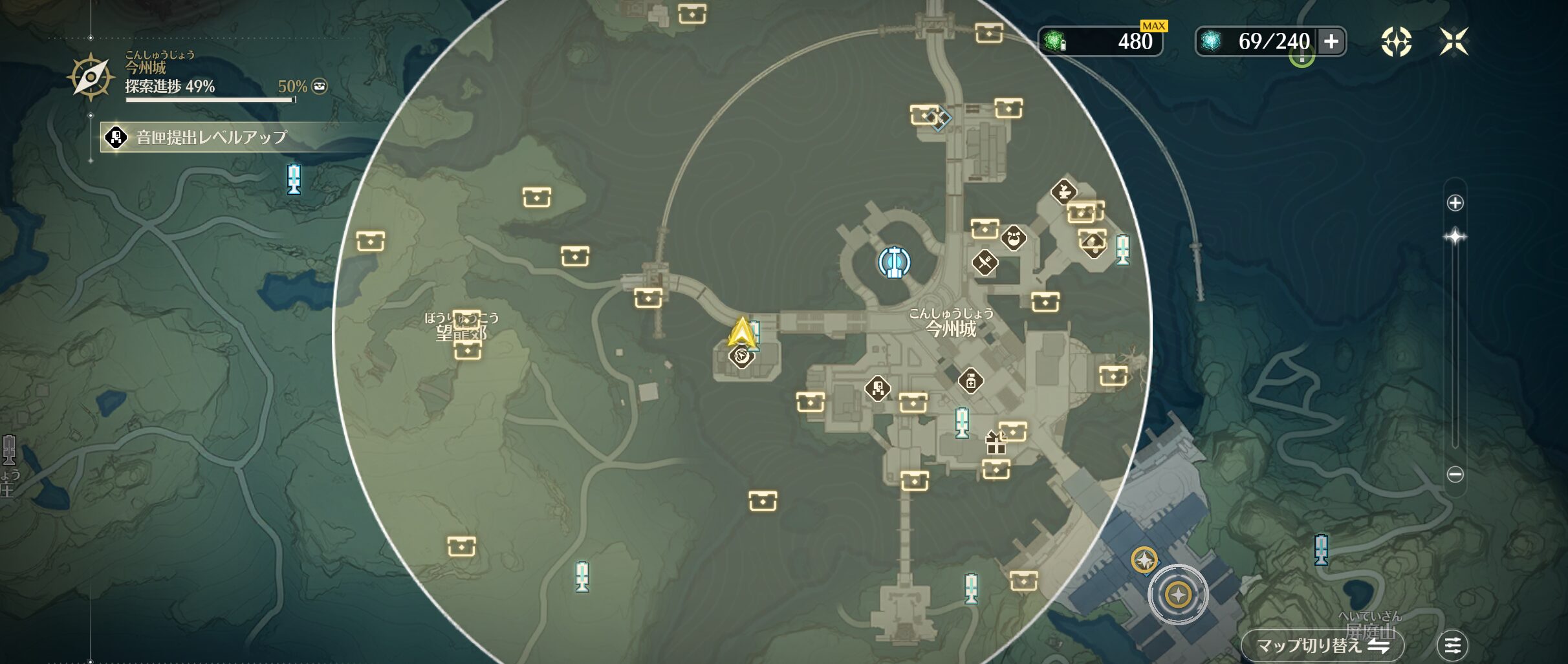
Task: Close the map screen
Action: click(x=1454, y=42)
